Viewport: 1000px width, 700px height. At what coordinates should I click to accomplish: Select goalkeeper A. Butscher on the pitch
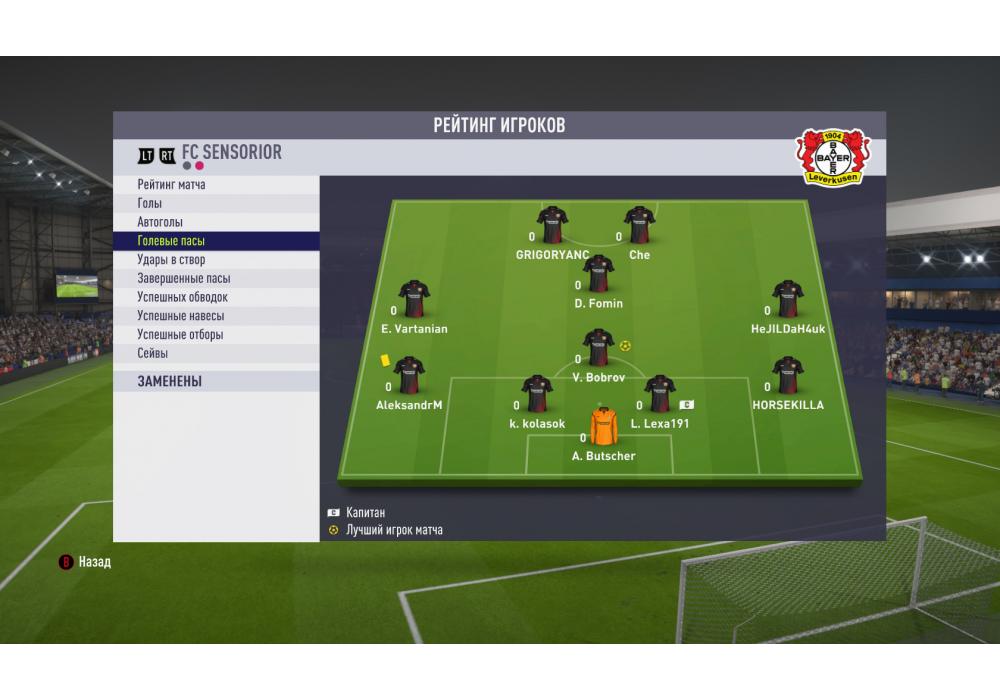click(604, 427)
